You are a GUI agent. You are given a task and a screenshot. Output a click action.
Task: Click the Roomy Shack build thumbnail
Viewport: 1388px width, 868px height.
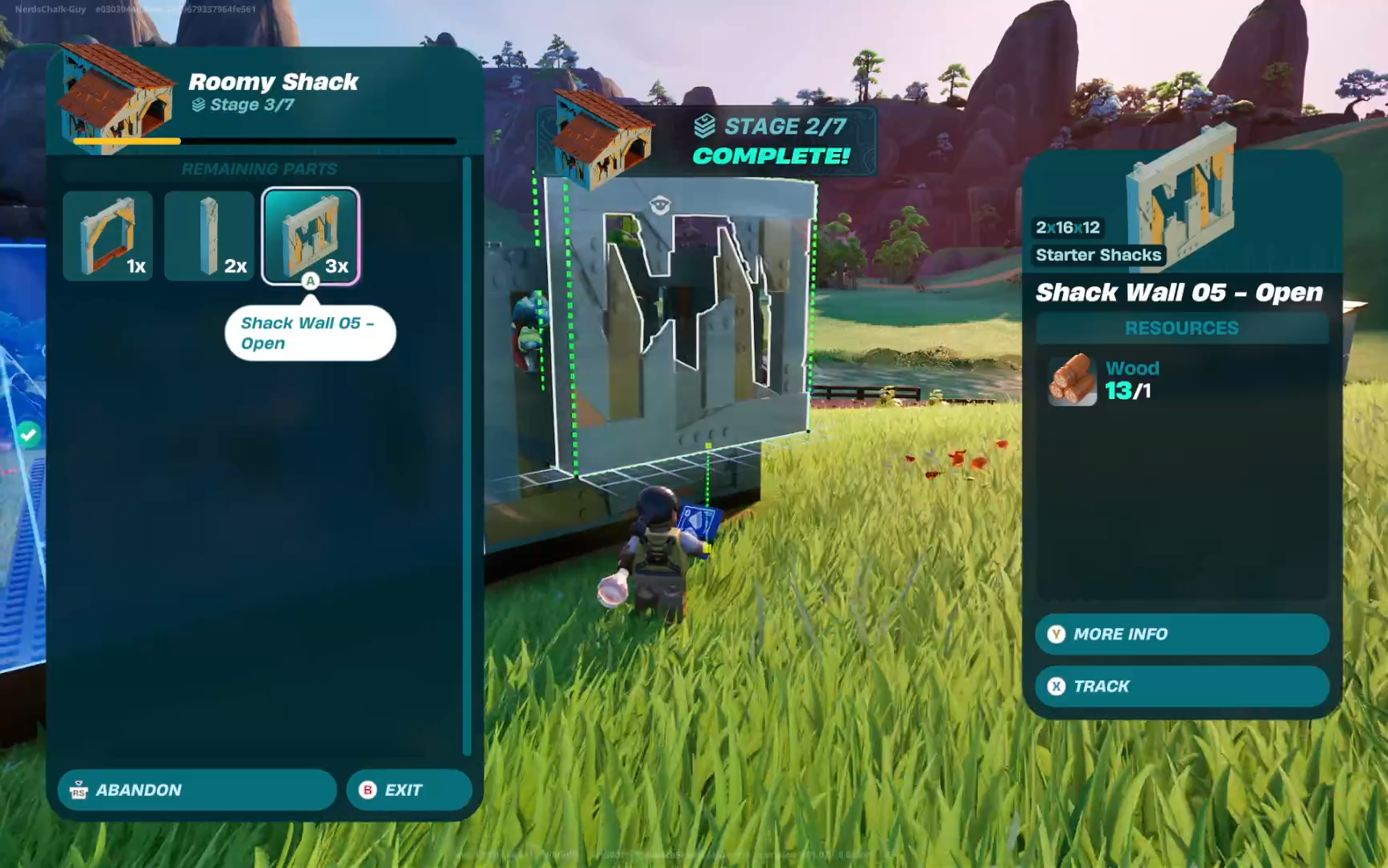(x=115, y=97)
